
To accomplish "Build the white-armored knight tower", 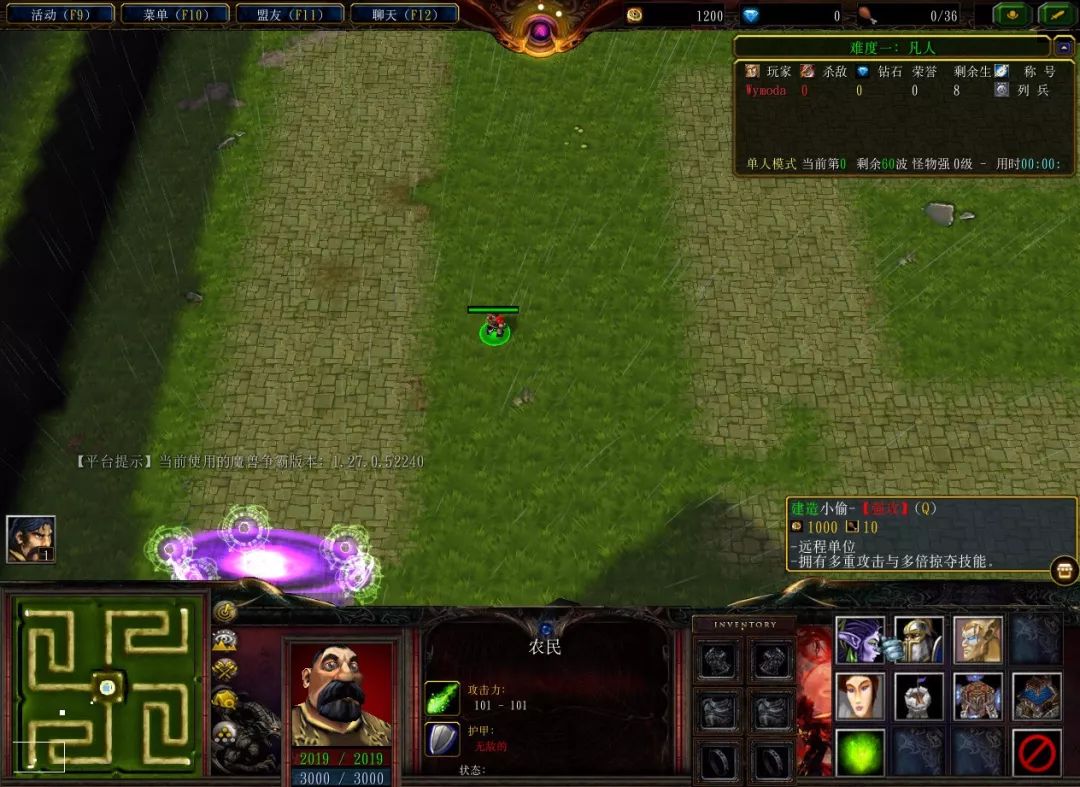I will [x=919, y=696].
